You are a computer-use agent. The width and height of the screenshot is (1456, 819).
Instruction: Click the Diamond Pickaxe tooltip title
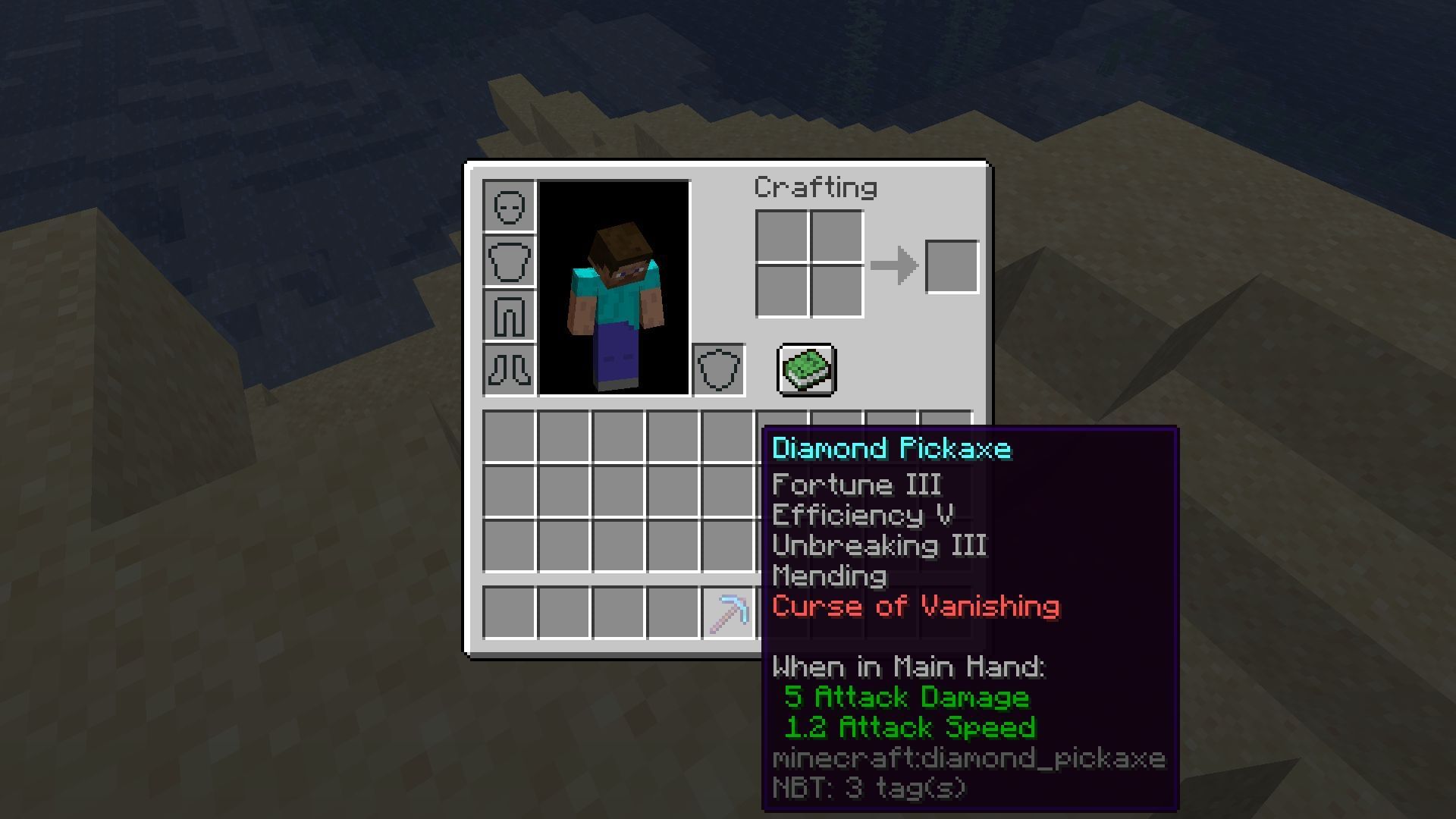coord(891,449)
